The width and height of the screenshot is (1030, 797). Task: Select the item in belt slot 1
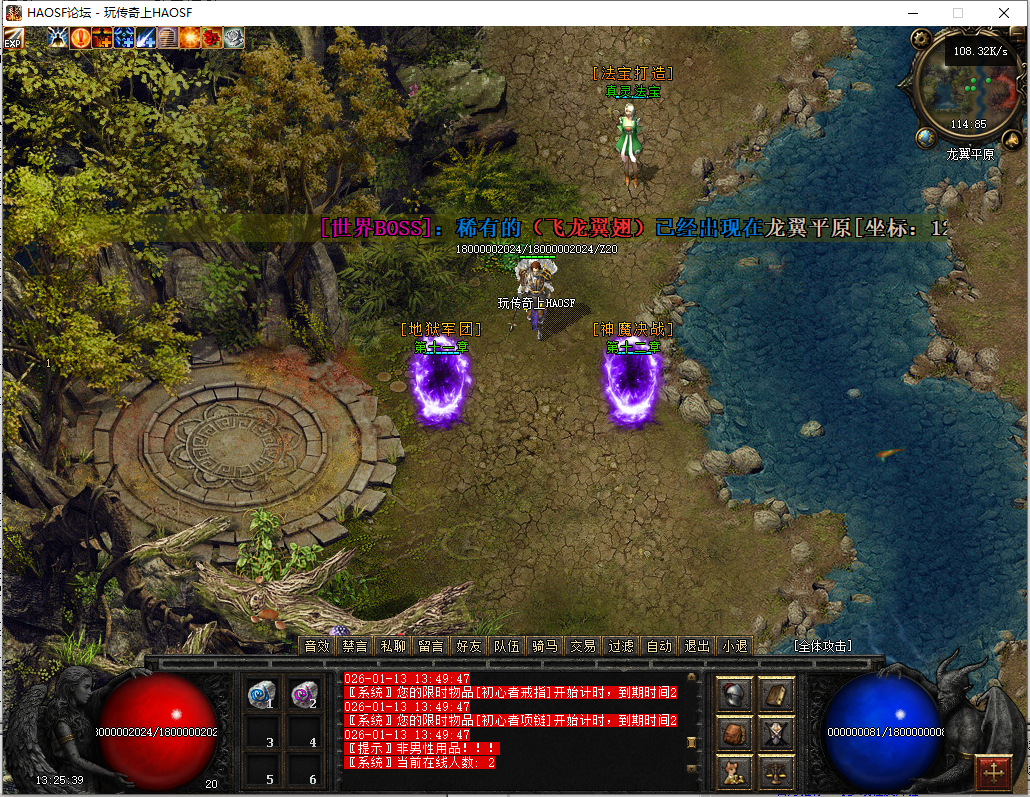(263, 695)
